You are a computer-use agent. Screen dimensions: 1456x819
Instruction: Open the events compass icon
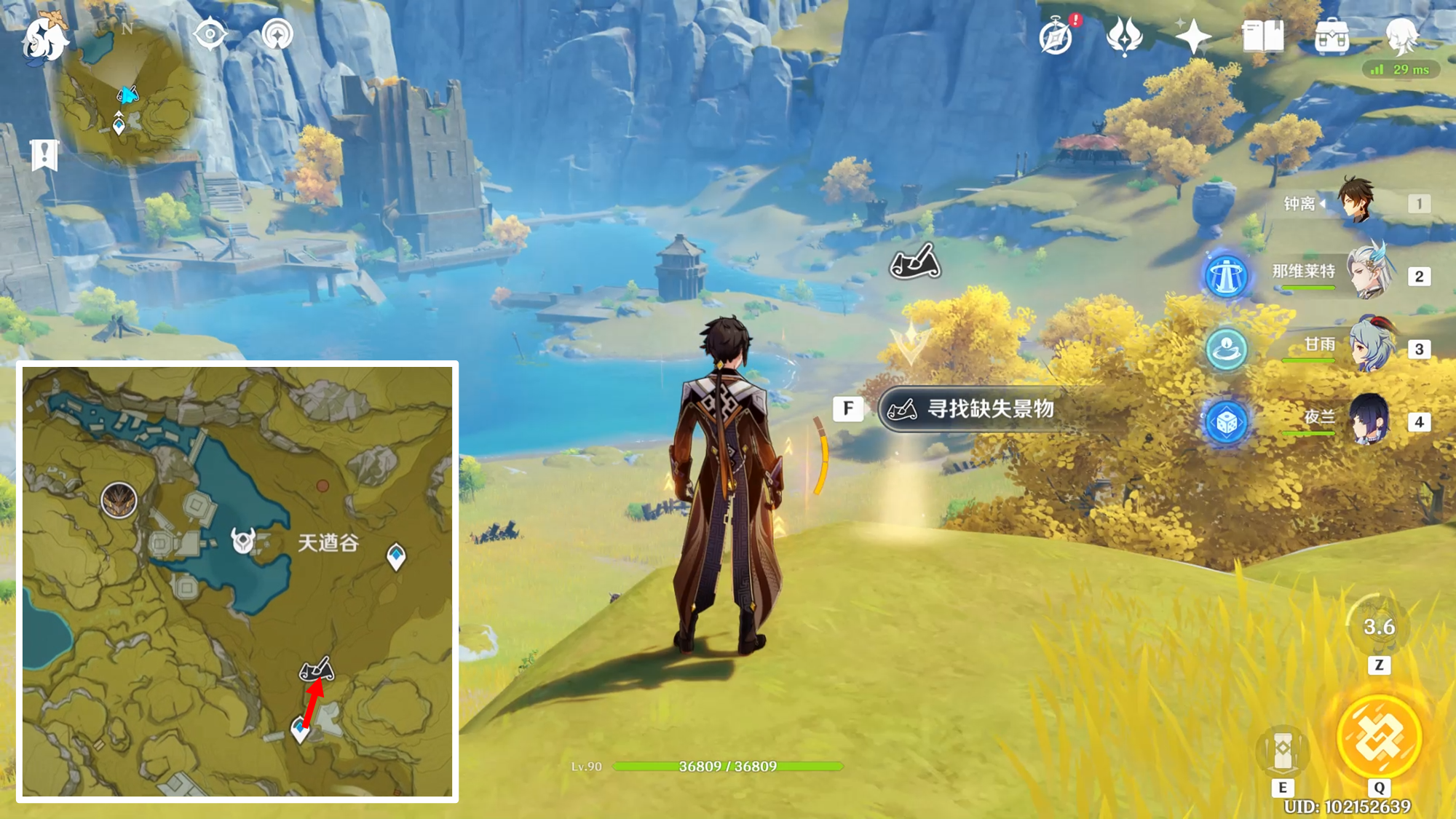click(1056, 36)
